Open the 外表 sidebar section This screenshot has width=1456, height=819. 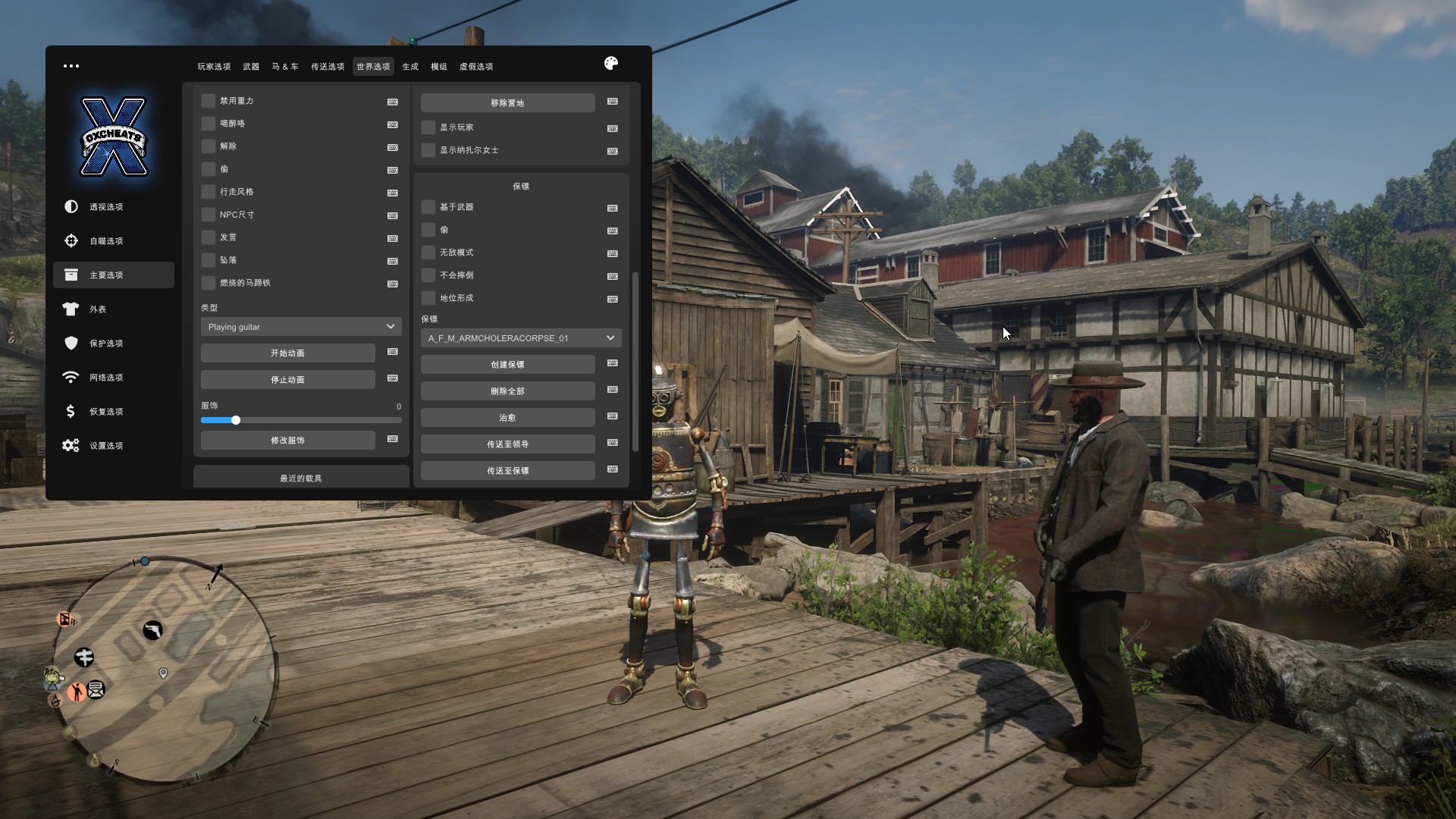tap(98, 309)
